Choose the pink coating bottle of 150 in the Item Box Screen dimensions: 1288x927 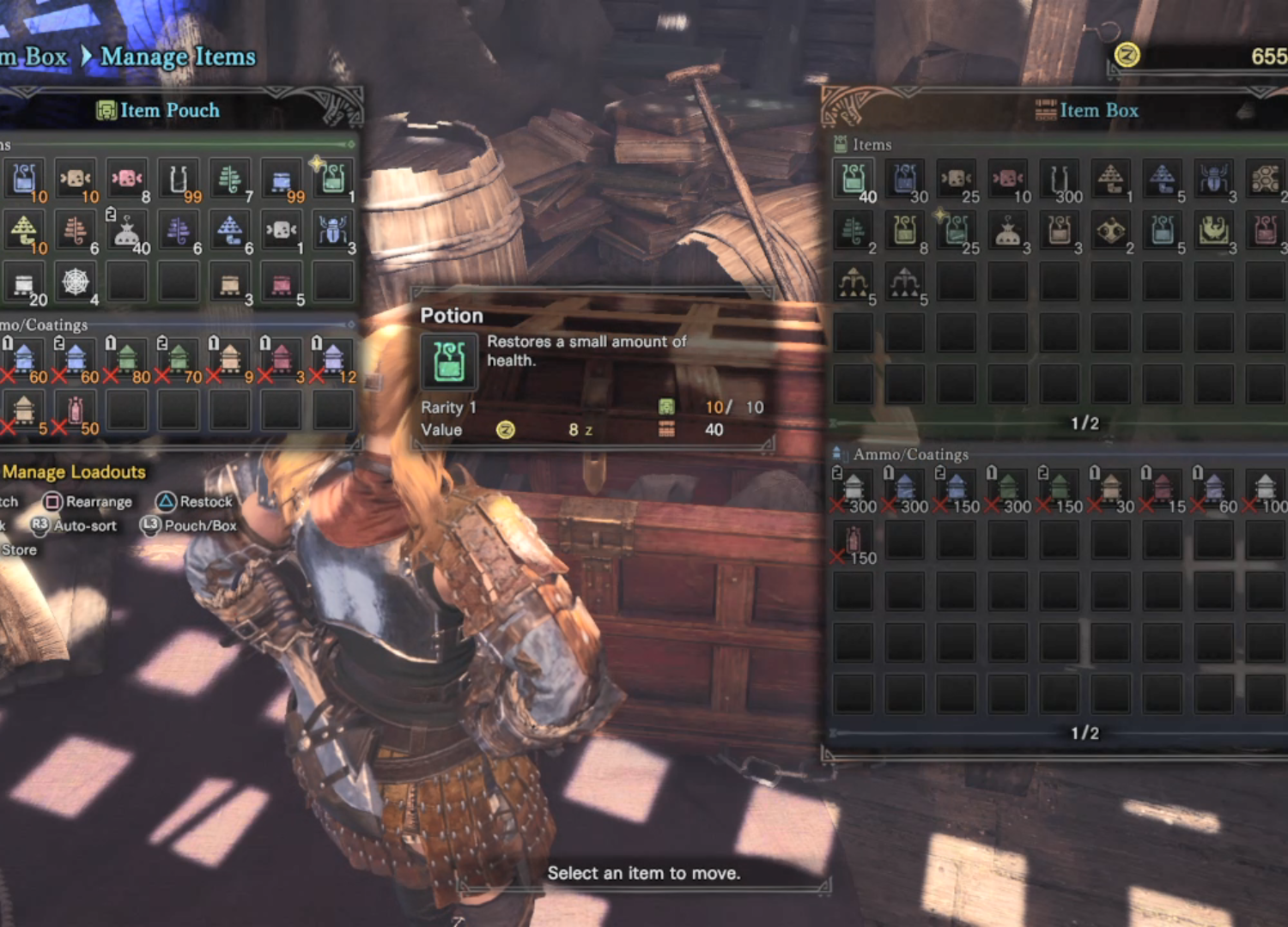(854, 542)
